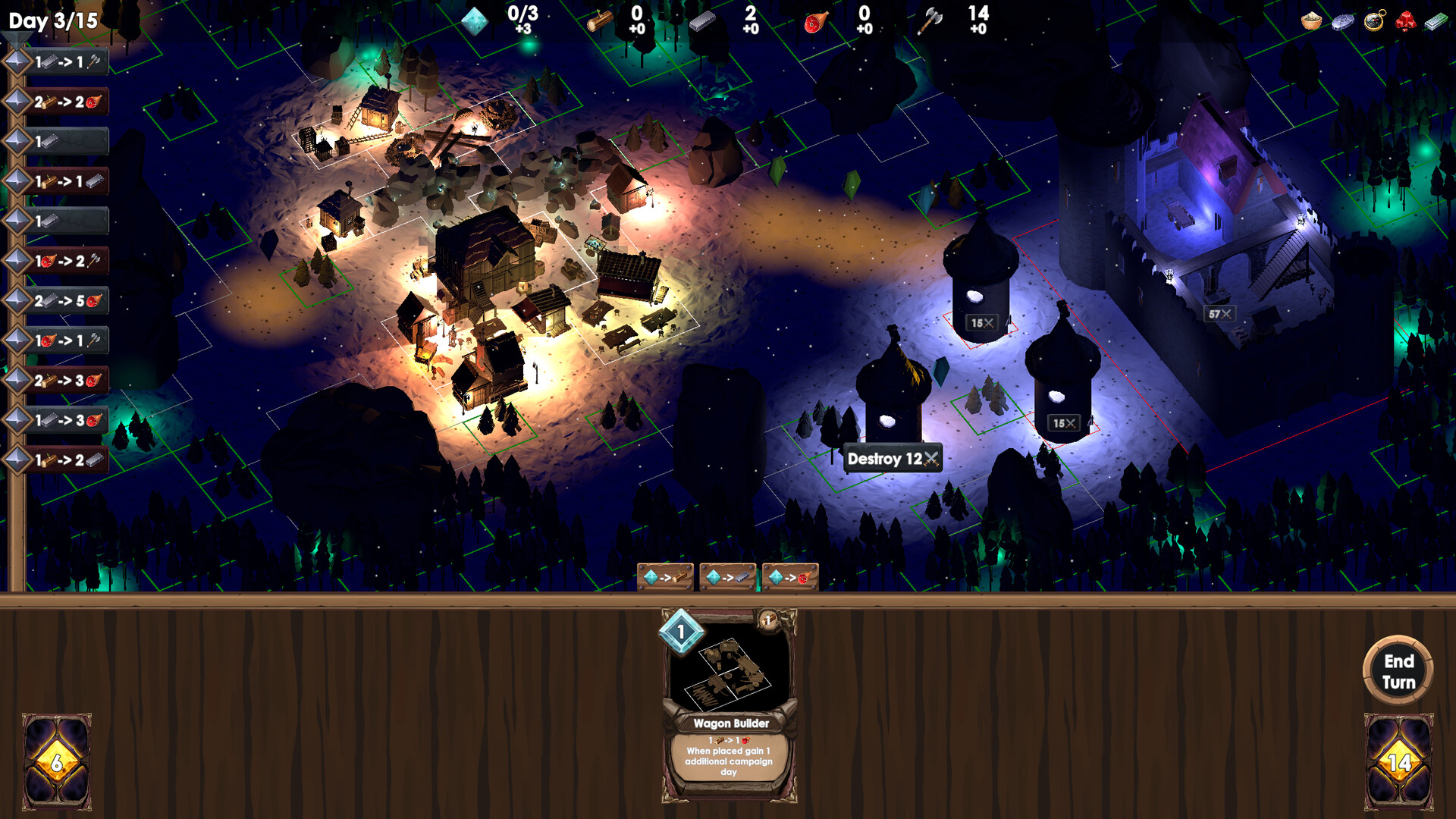Inspect the bowl of powder relic icon
1456x819 pixels.
[1311, 20]
